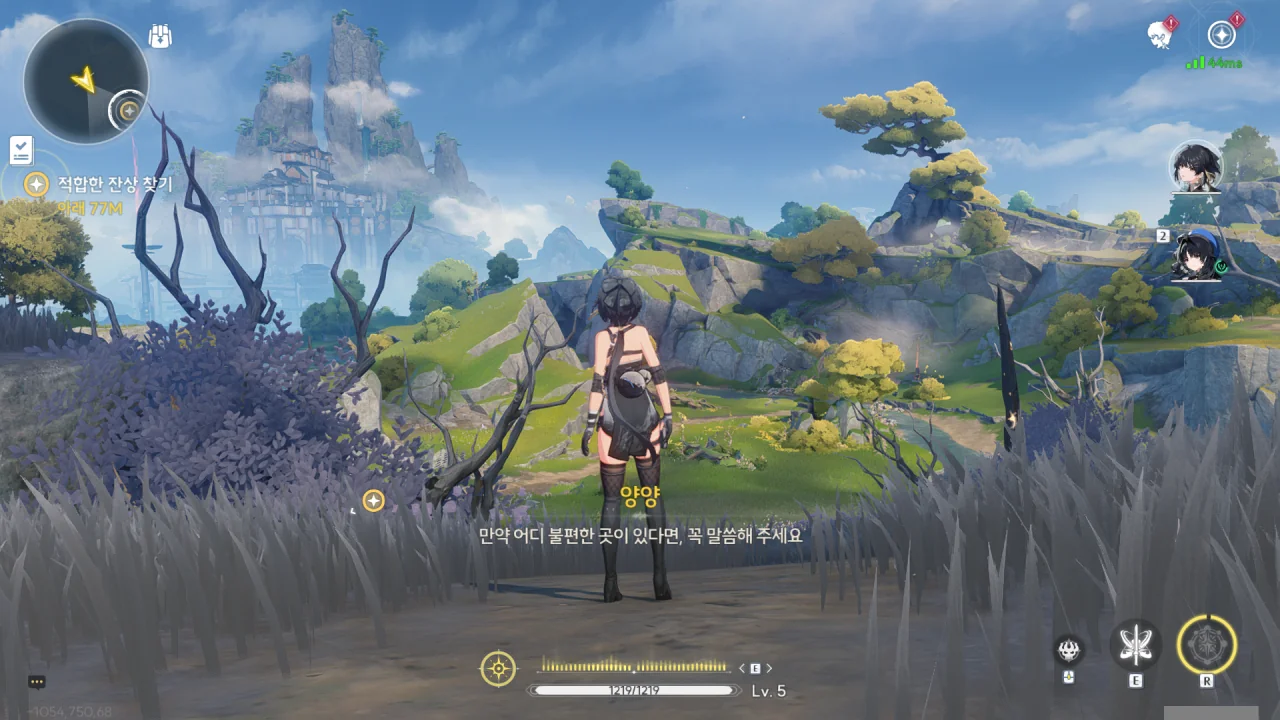
Task: Use the echo skill creature icon
Action: [x=1069, y=651]
